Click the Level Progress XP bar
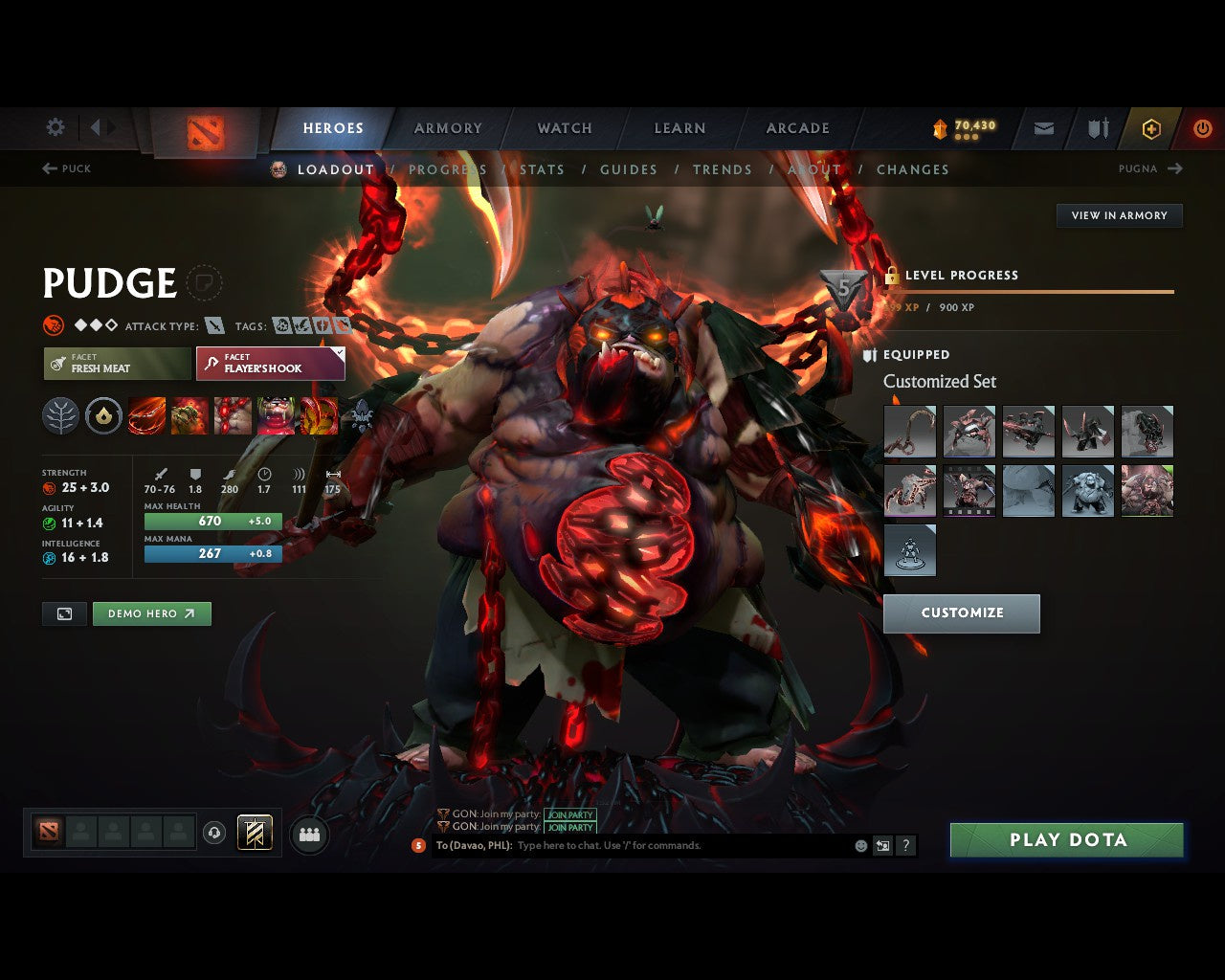Viewport: 1225px width, 980px height. (1029, 292)
